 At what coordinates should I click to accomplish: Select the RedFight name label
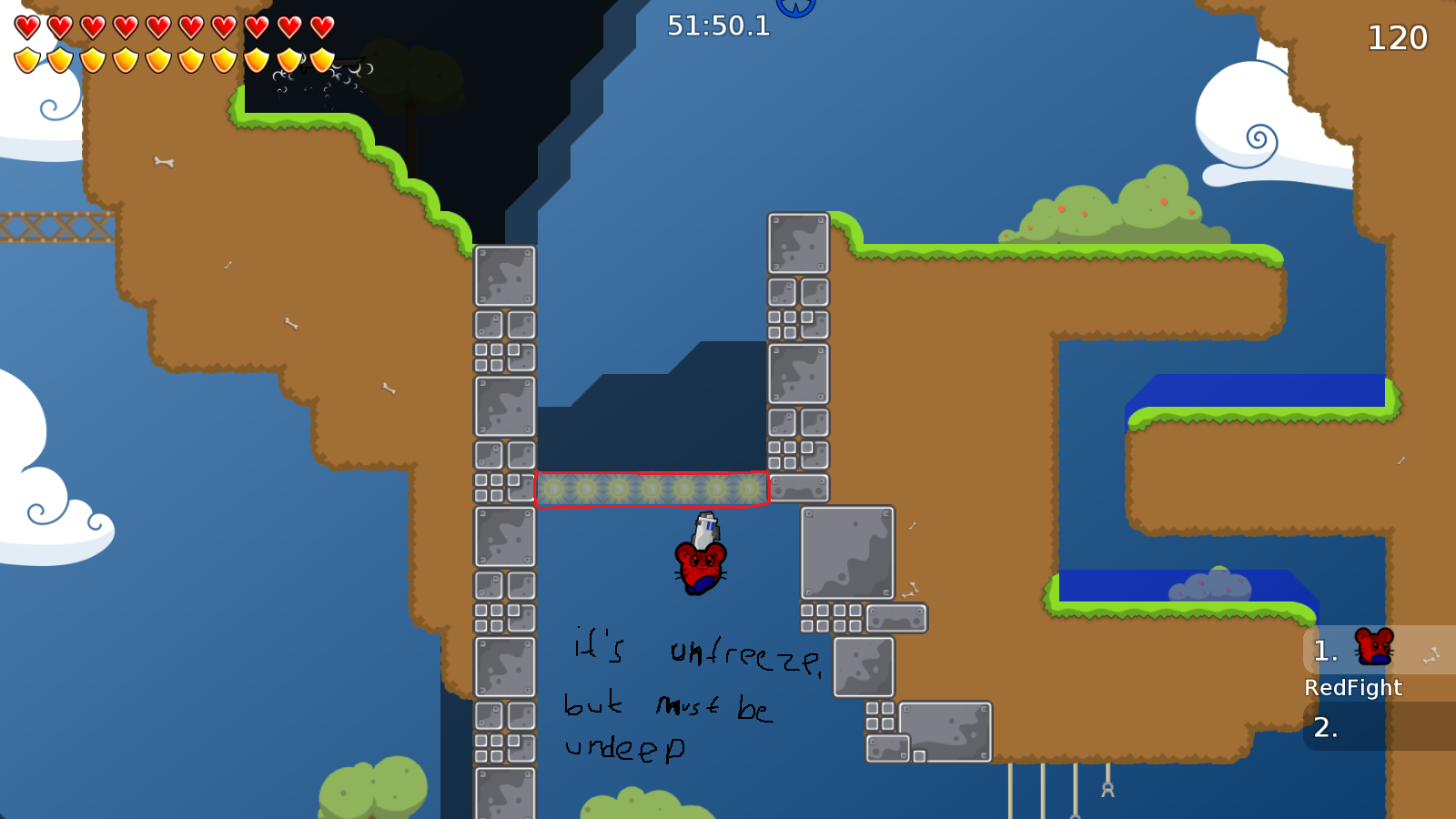(x=1353, y=688)
